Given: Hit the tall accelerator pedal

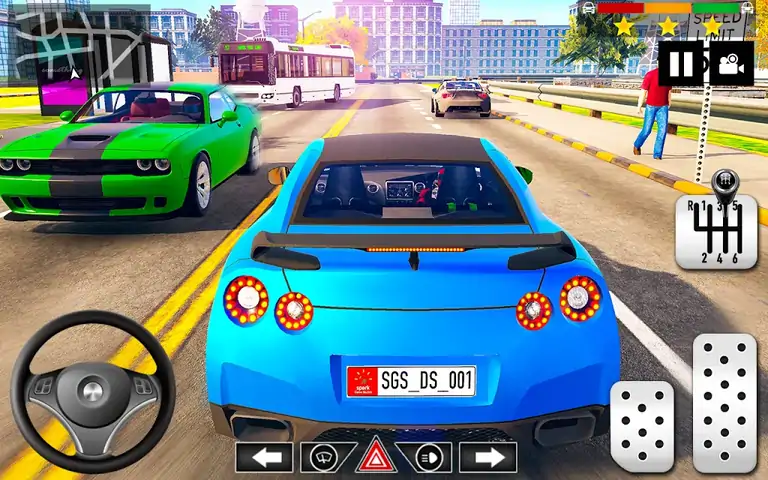Looking at the screenshot, I should 724,402.
